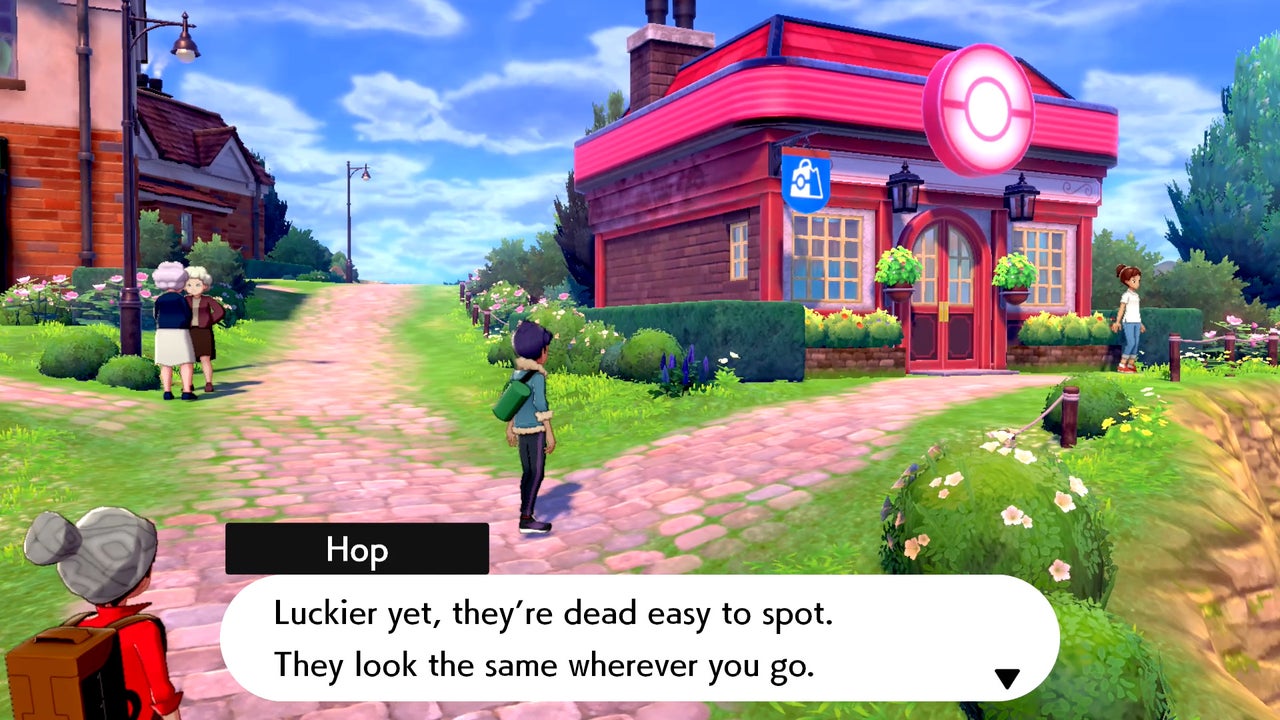Advance dialogue with the black arrow indicator
The height and width of the screenshot is (720, 1280).
coord(1006,679)
